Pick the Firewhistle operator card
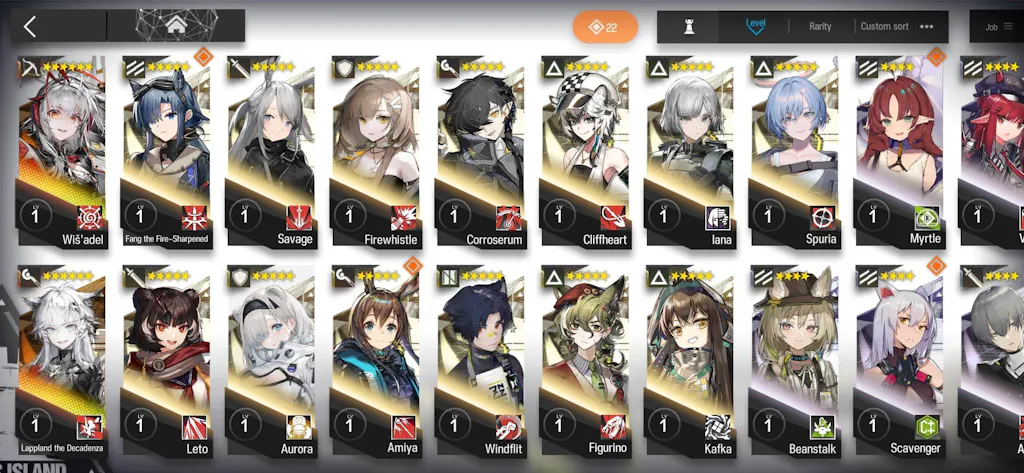Viewport: 1024px width, 473px height. click(x=375, y=150)
